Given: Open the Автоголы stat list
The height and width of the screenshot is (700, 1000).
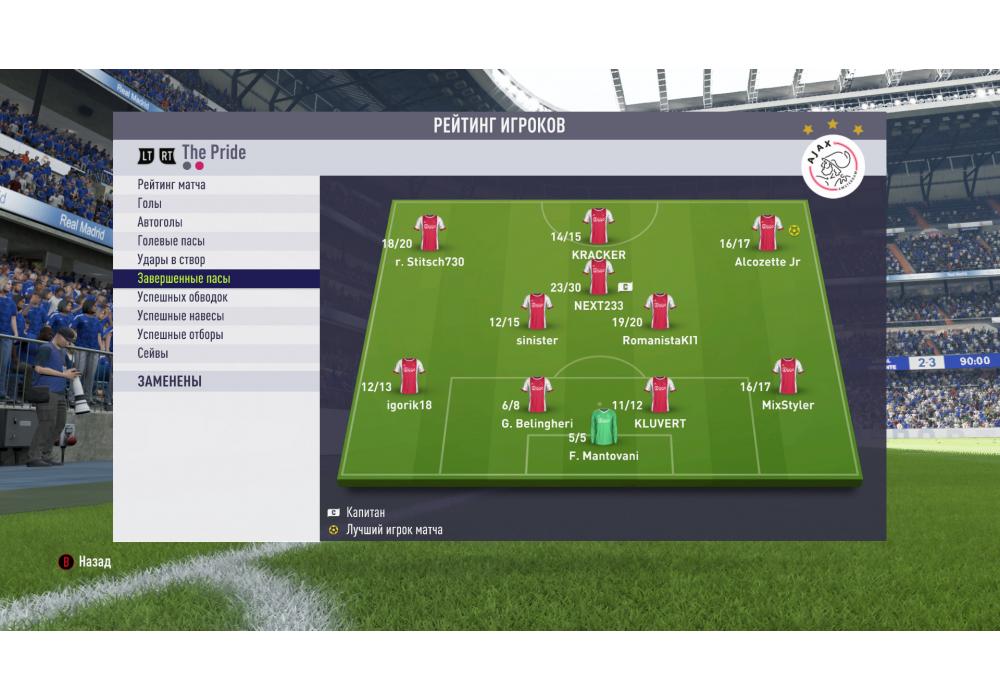Looking at the screenshot, I should 215,223.
